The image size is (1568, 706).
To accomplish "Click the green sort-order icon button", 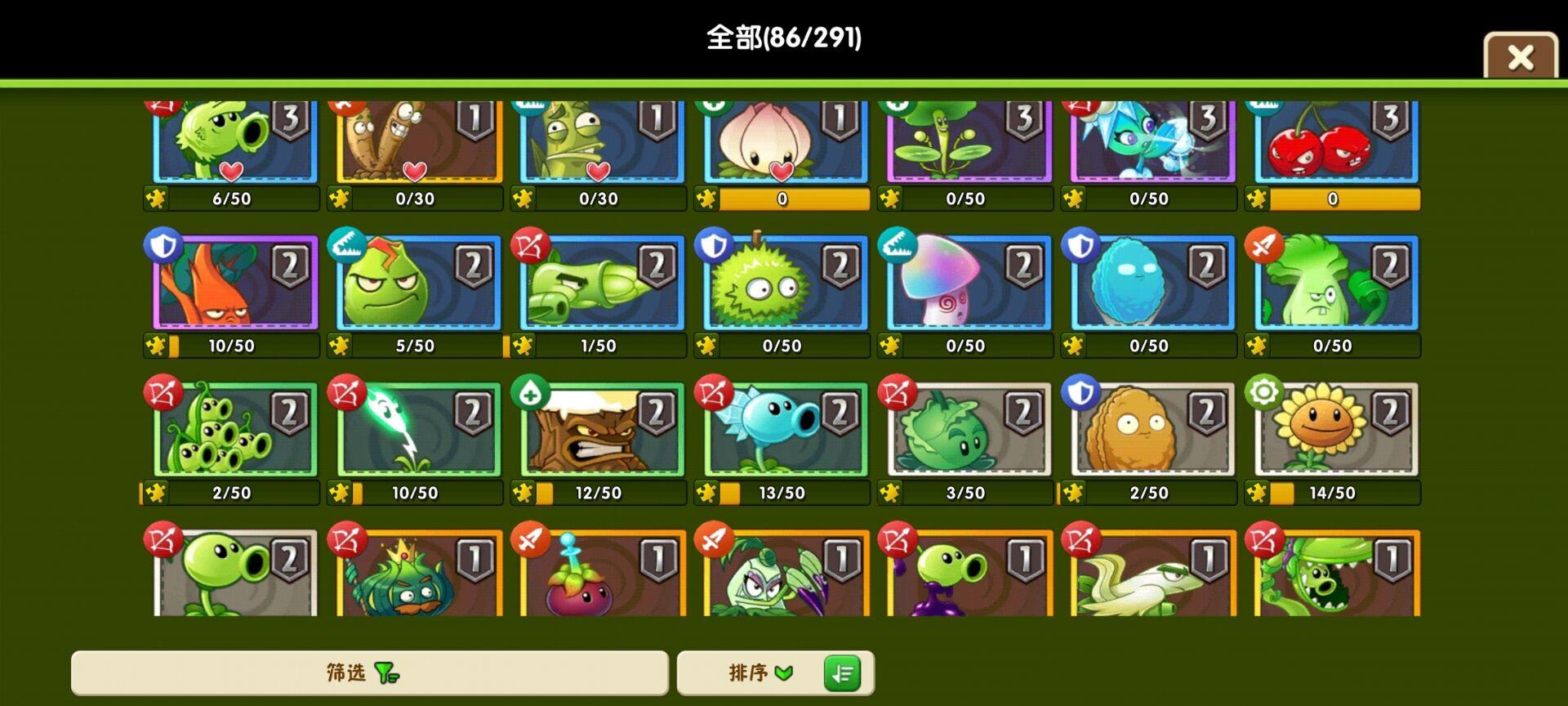I will click(842, 672).
